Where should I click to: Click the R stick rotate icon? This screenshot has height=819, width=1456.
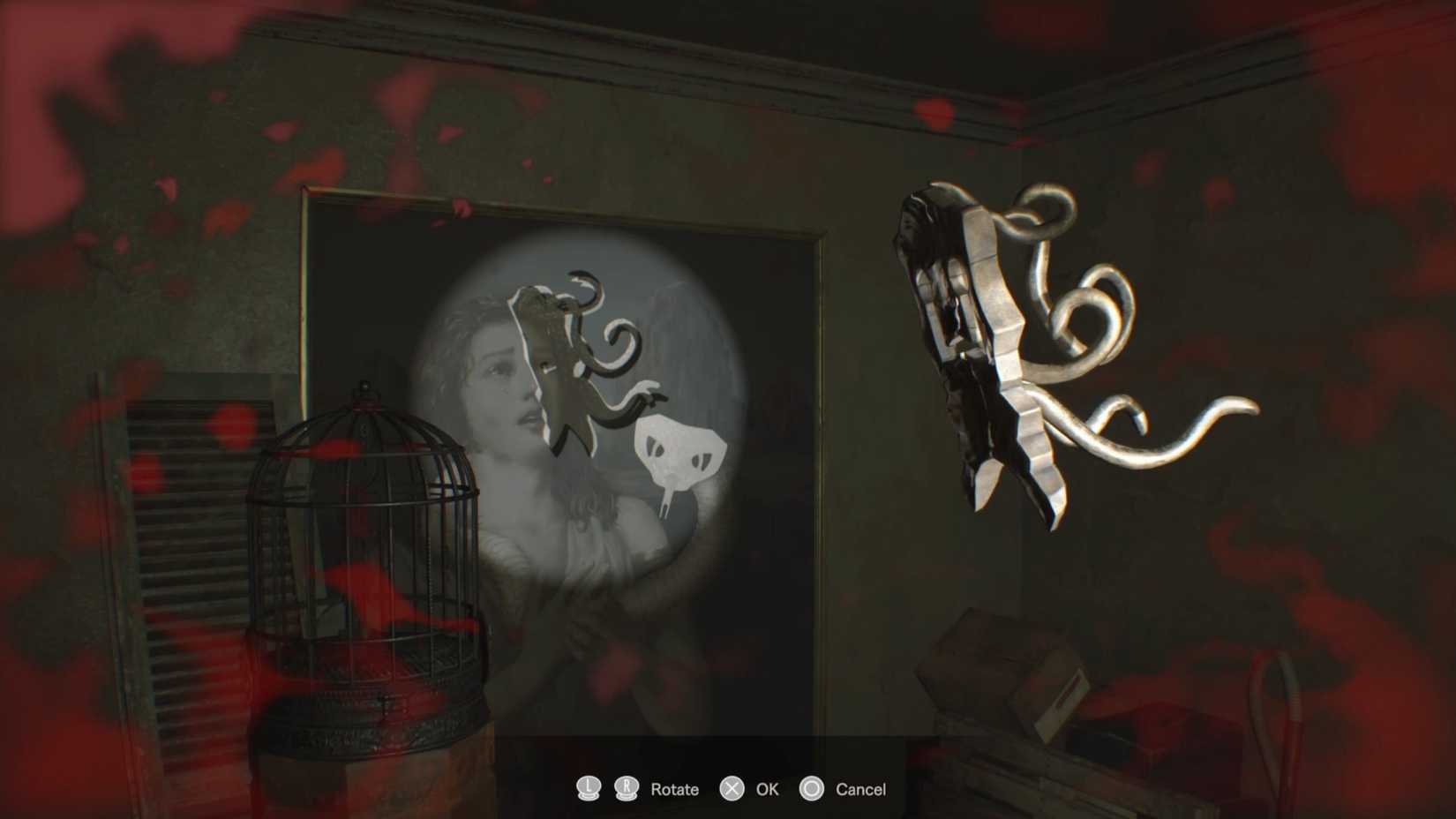pyautogui.click(x=627, y=789)
